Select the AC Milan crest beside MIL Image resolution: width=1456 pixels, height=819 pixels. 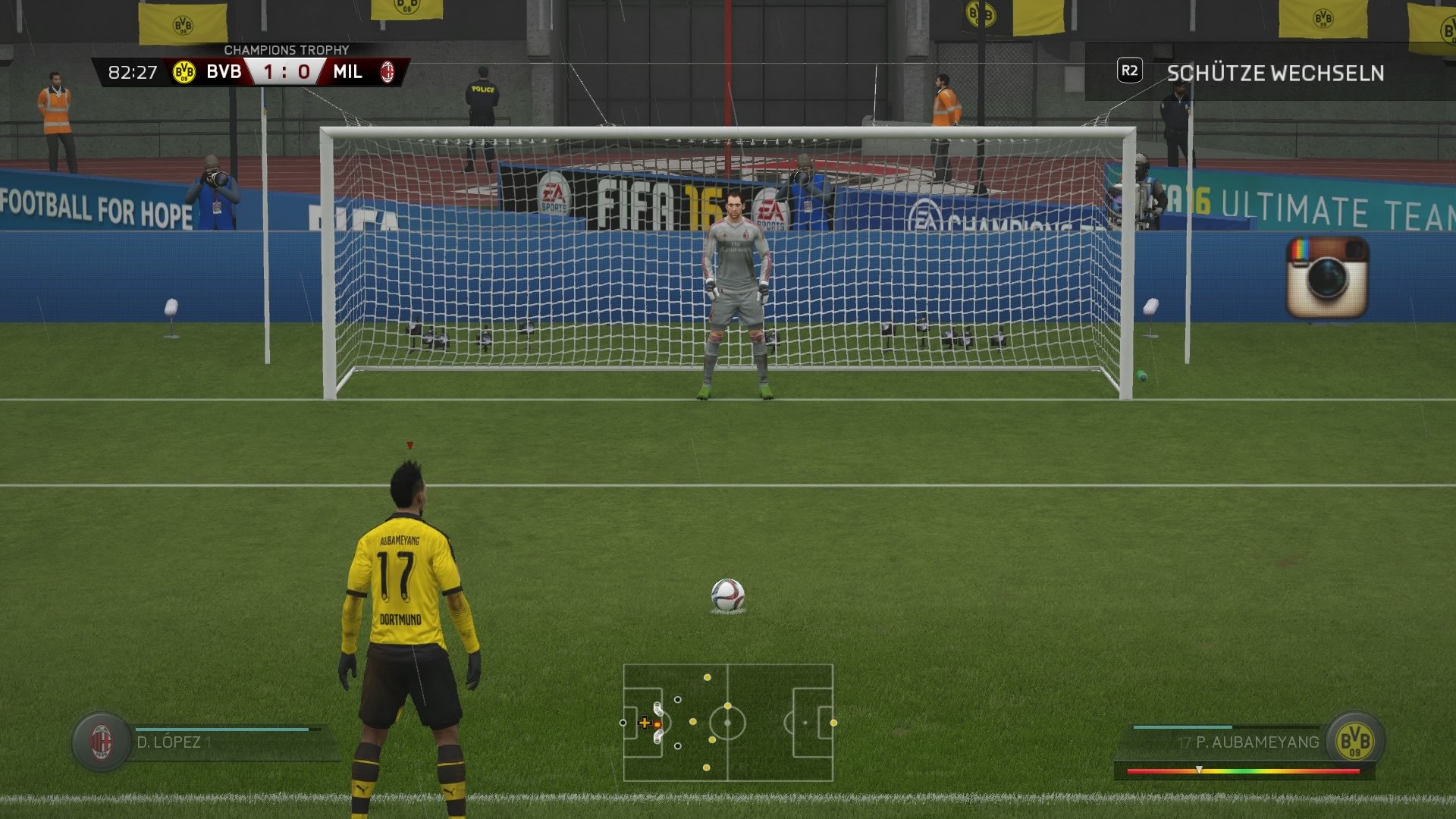pyautogui.click(x=389, y=72)
